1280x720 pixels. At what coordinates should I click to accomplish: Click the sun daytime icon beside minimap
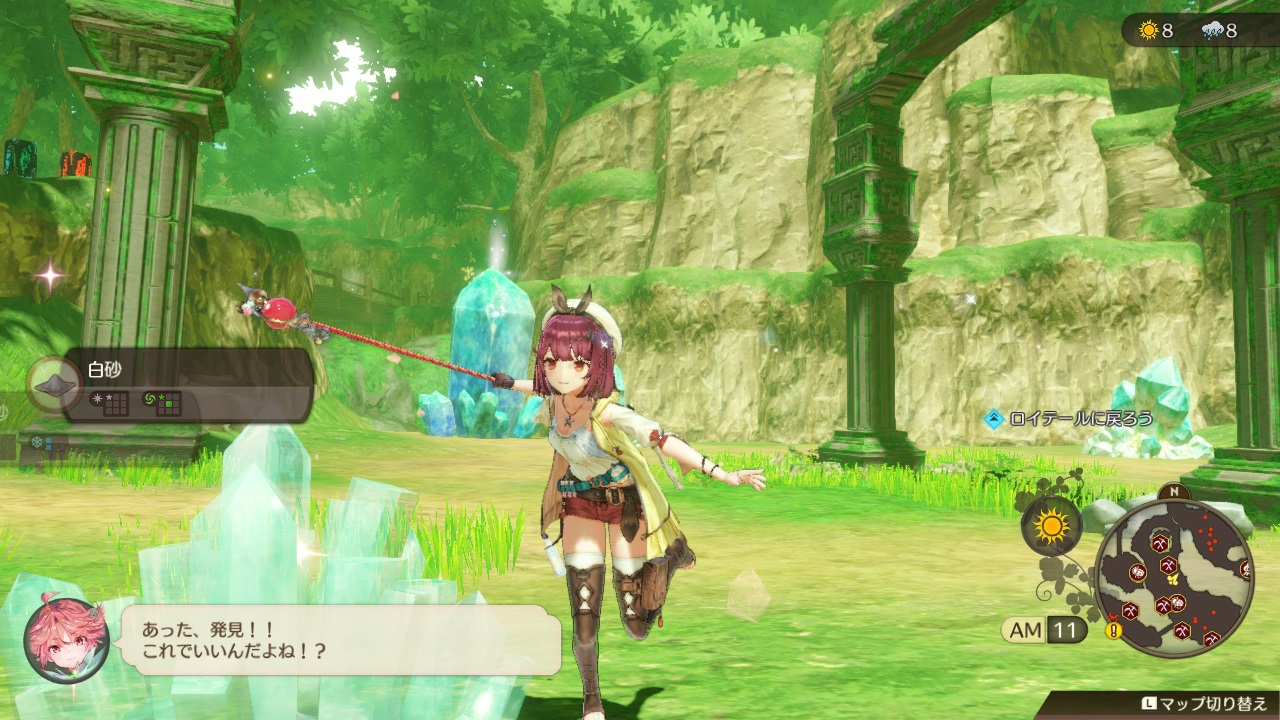click(x=1051, y=525)
